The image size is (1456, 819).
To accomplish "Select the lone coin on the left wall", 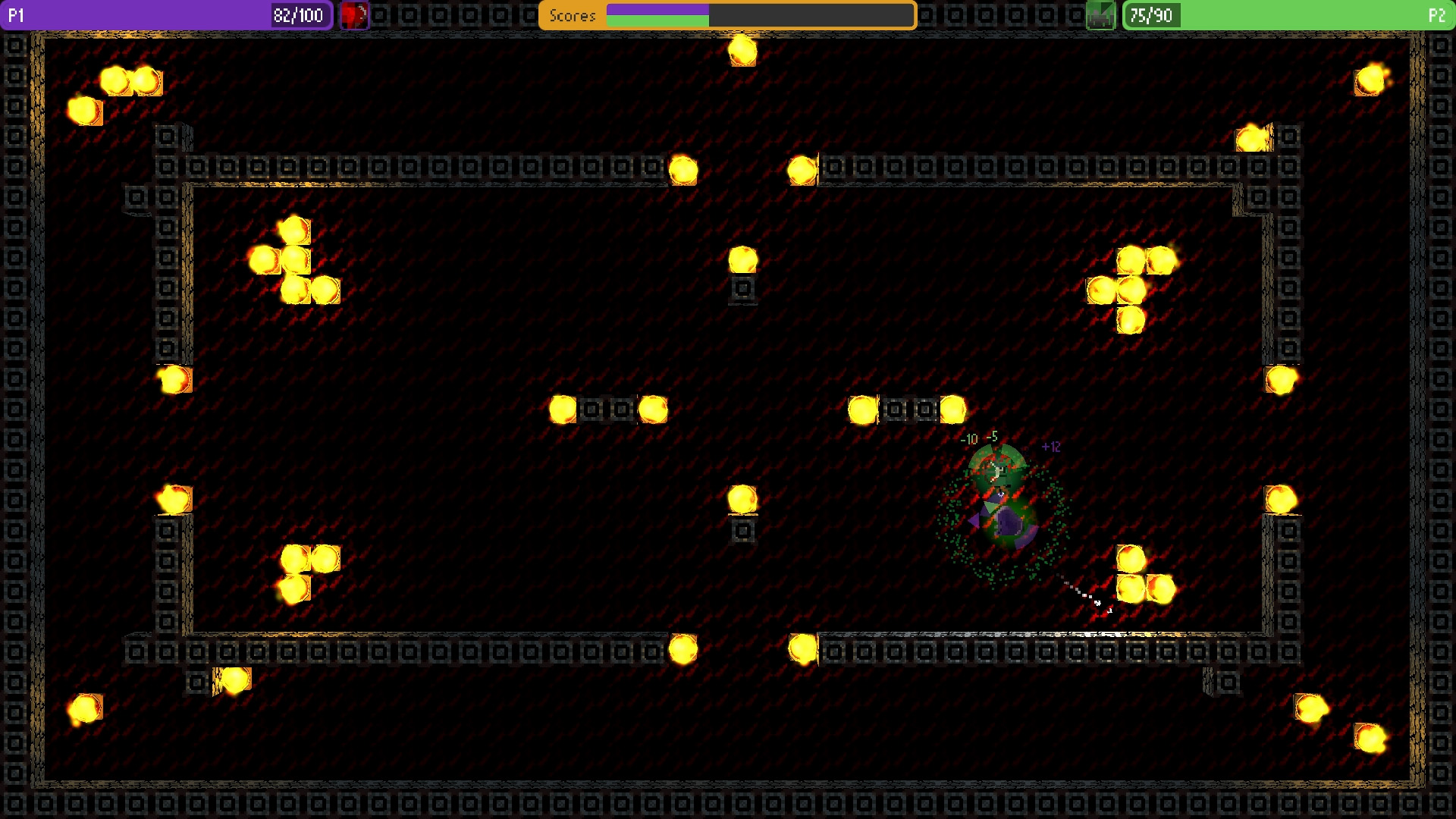I will [173, 379].
